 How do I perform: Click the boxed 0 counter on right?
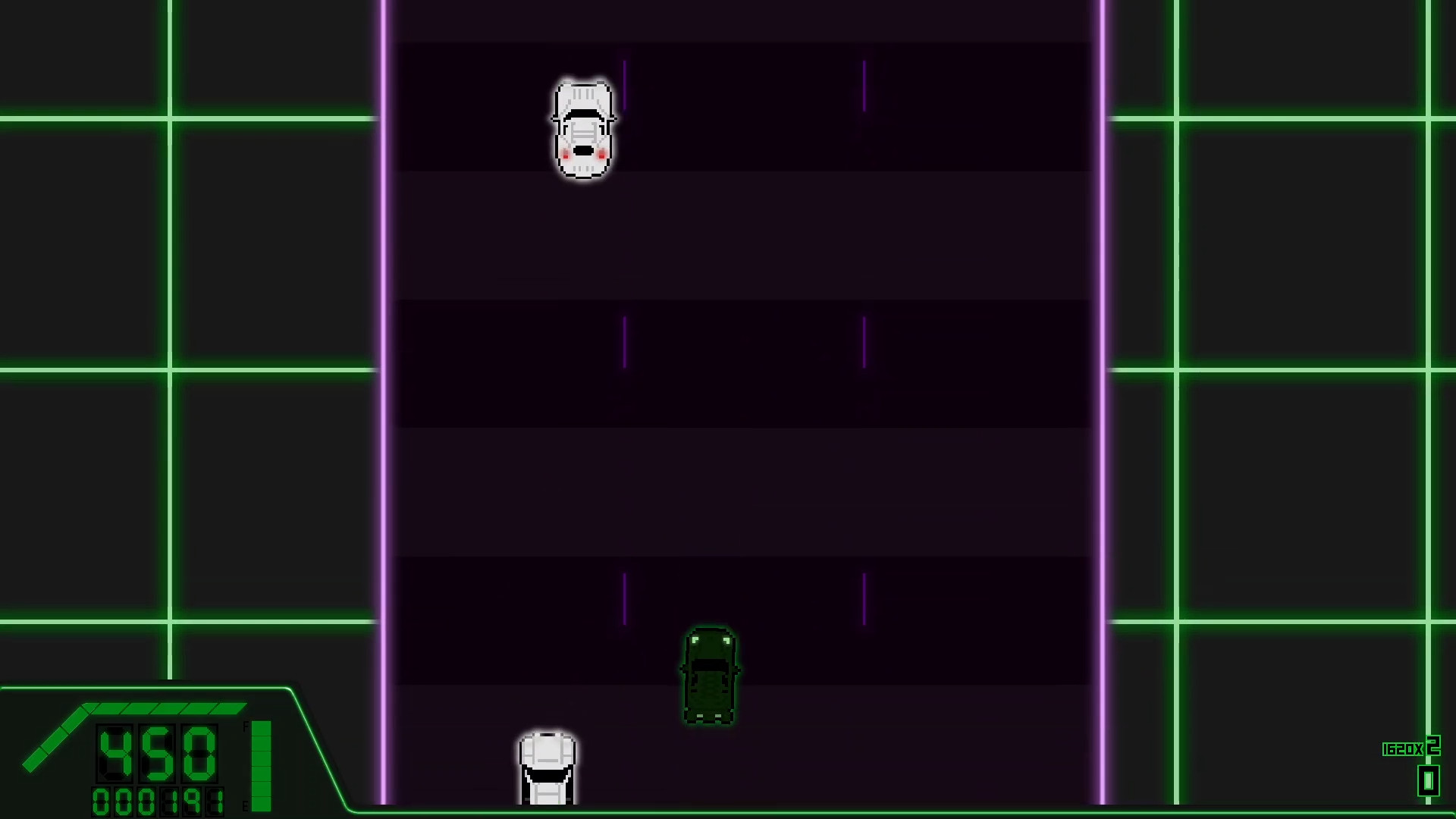[x=1428, y=781]
